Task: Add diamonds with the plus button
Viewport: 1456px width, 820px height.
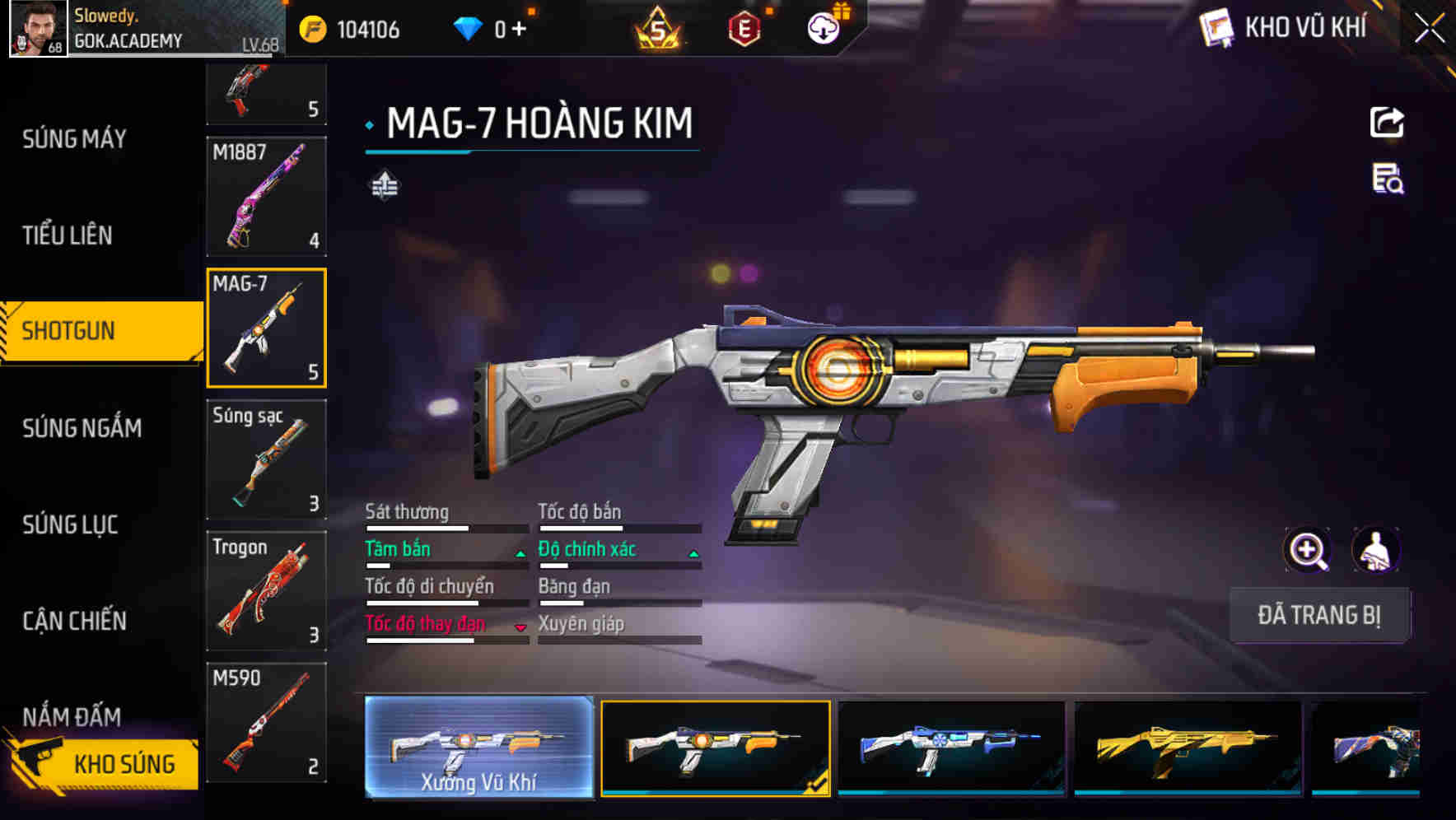Action: pos(519,30)
